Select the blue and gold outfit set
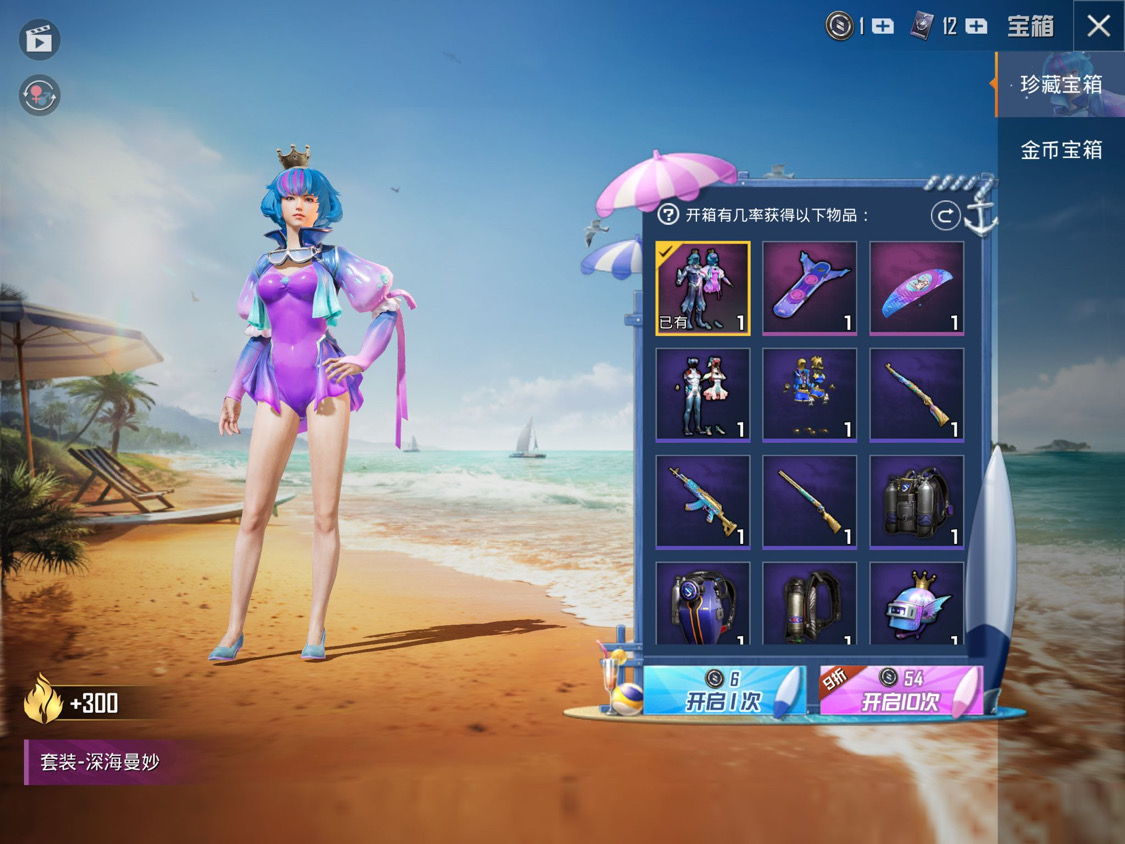The height and width of the screenshot is (844, 1125). coord(809,395)
